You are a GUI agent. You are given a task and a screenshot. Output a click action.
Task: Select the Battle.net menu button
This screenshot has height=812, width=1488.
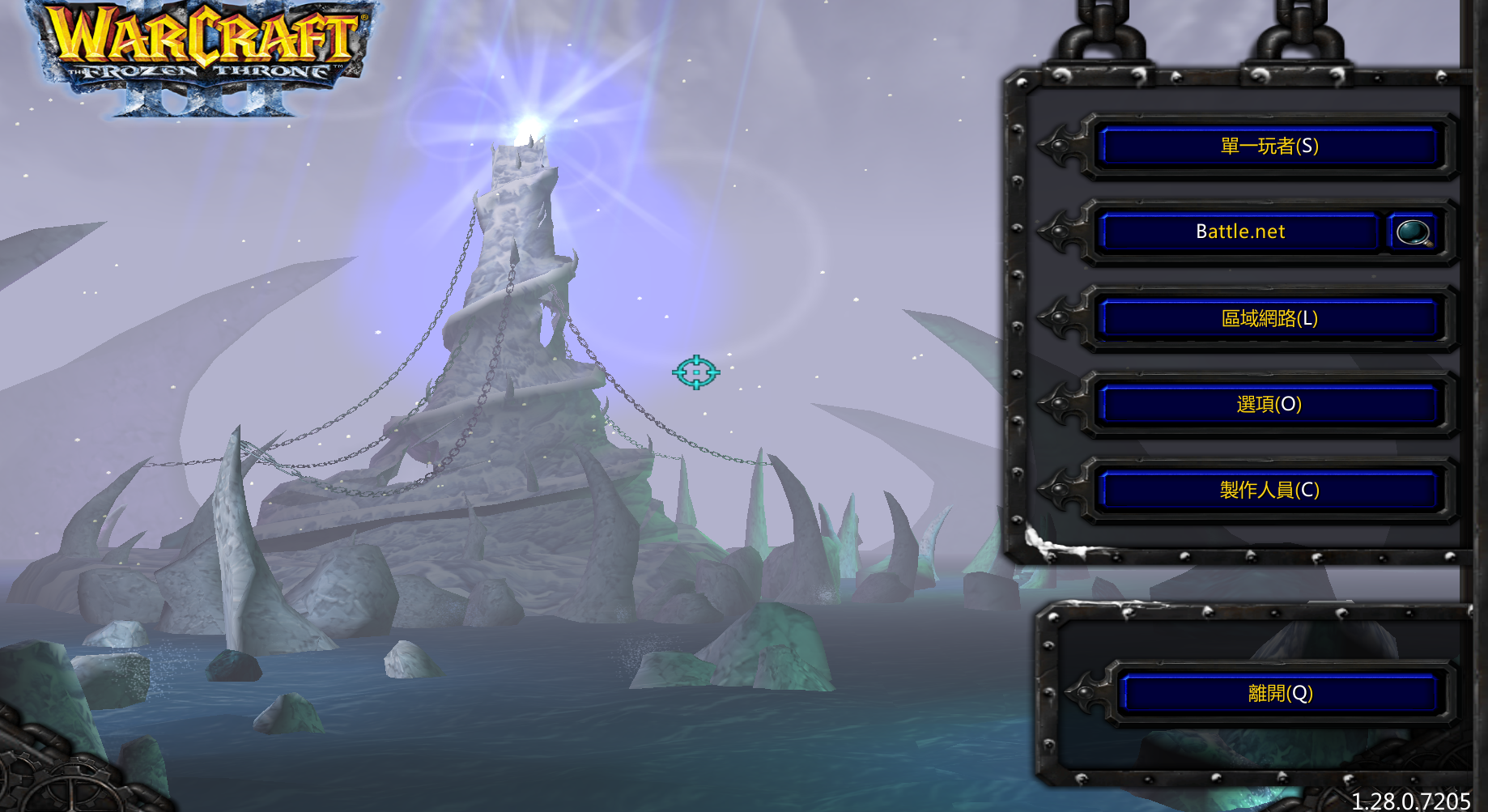tap(1239, 232)
